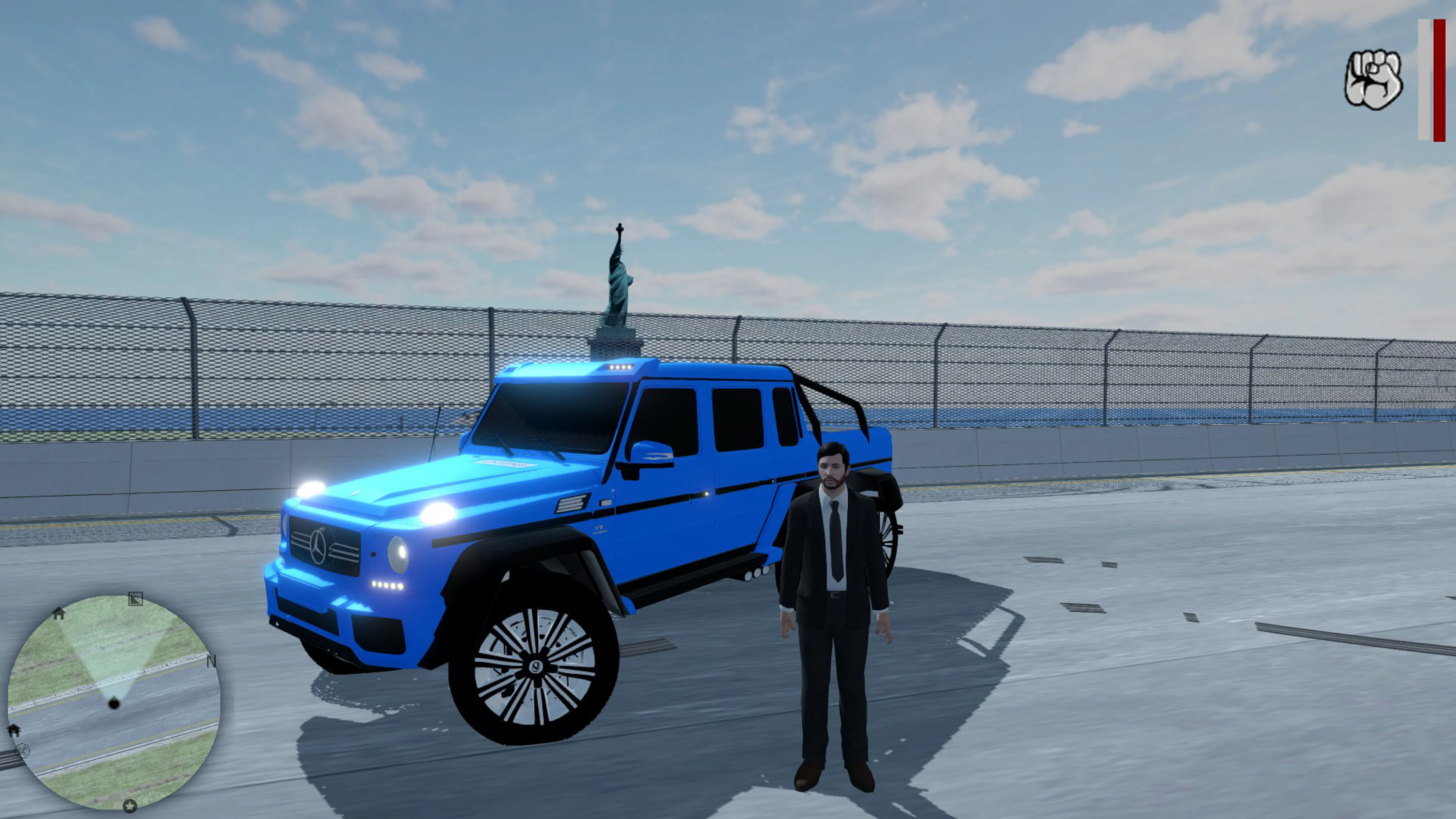Click the picture marker above the minimap circle
The width and height of the screenshot is (1456, 819).
pos(136,599)
